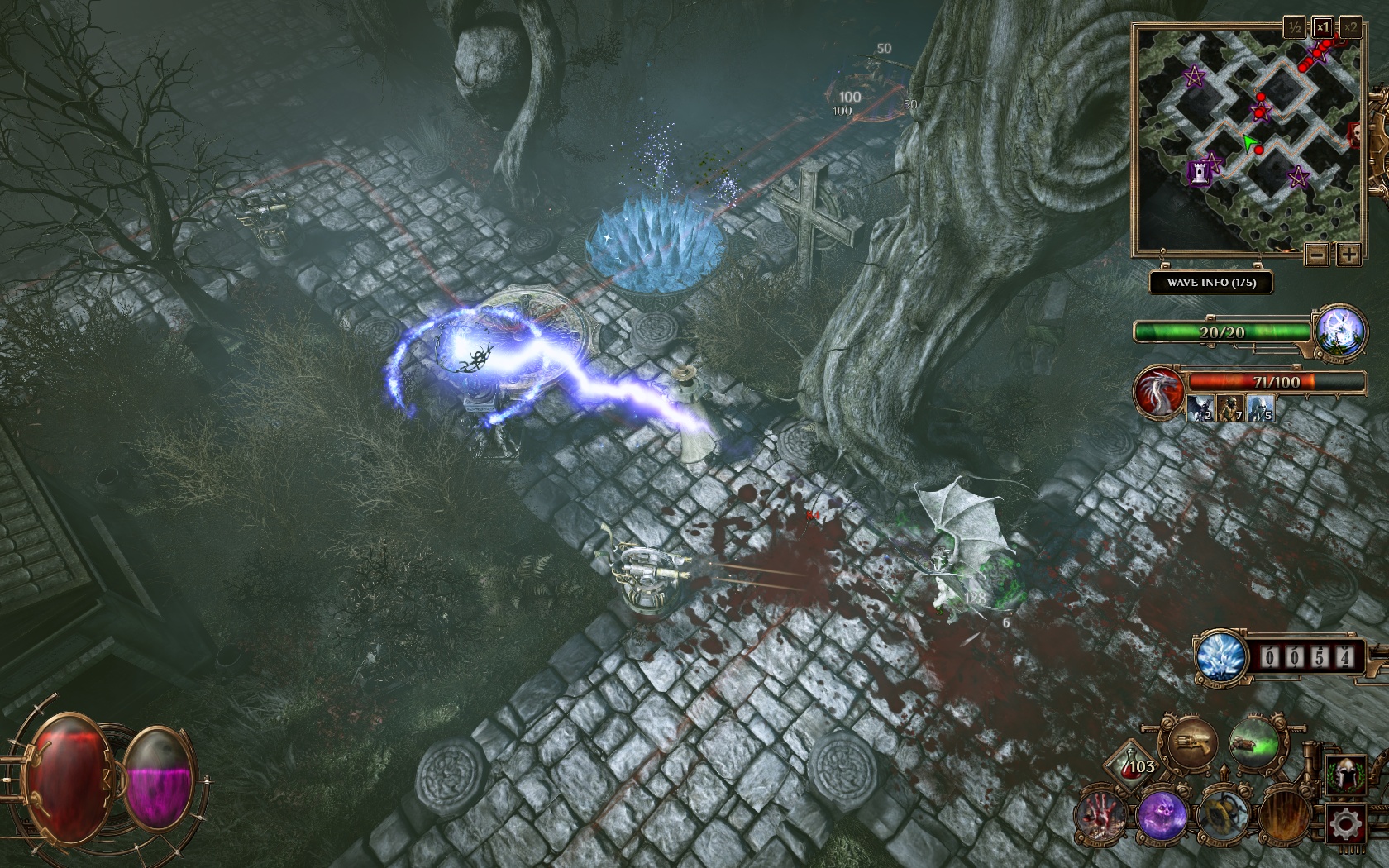This screenshot has height=868, width=1389.
Task: Click the red skull marker on minimap edge
Action: [1356, 132]
